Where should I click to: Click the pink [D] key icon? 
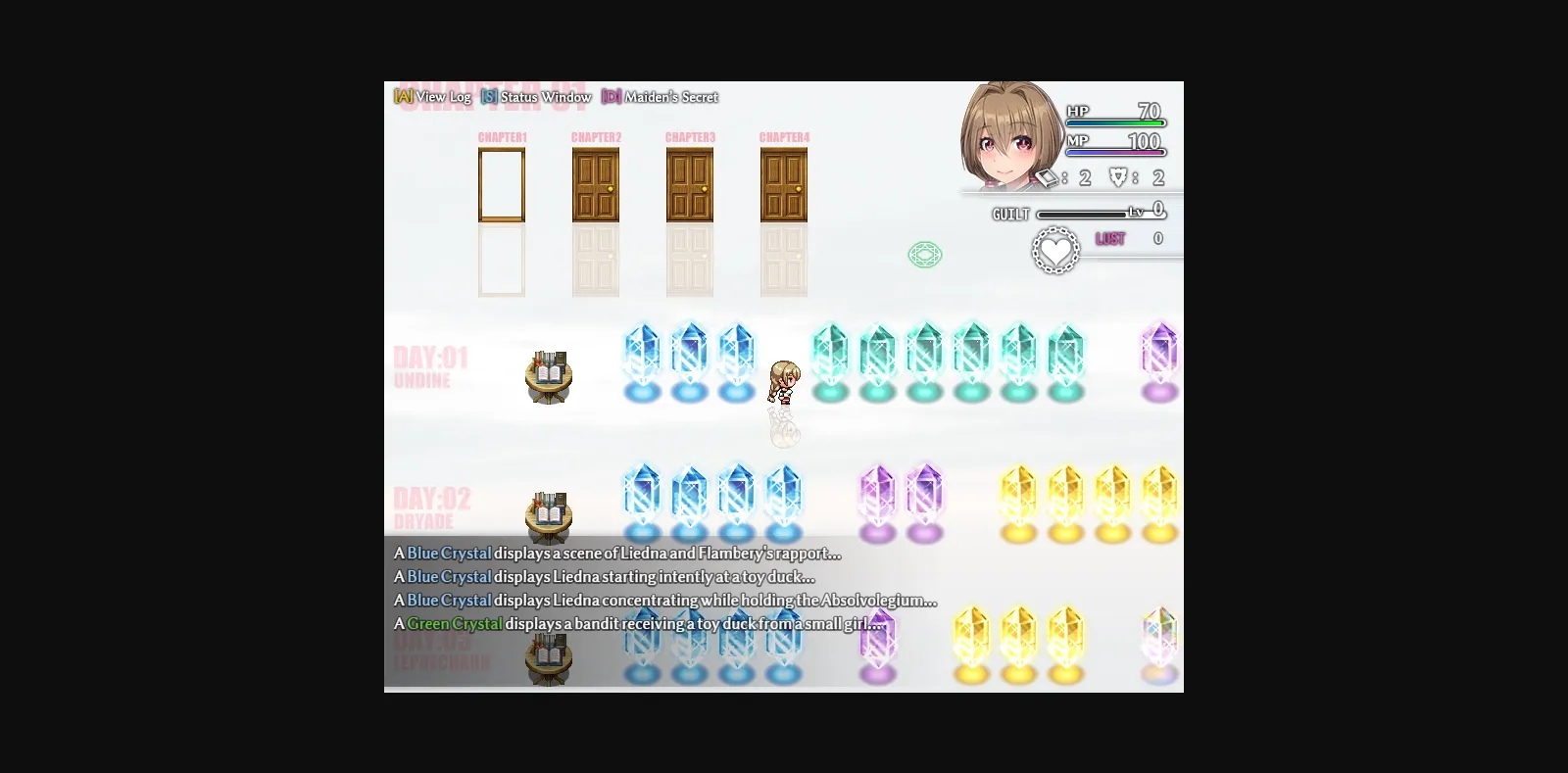tap(609, 97)
